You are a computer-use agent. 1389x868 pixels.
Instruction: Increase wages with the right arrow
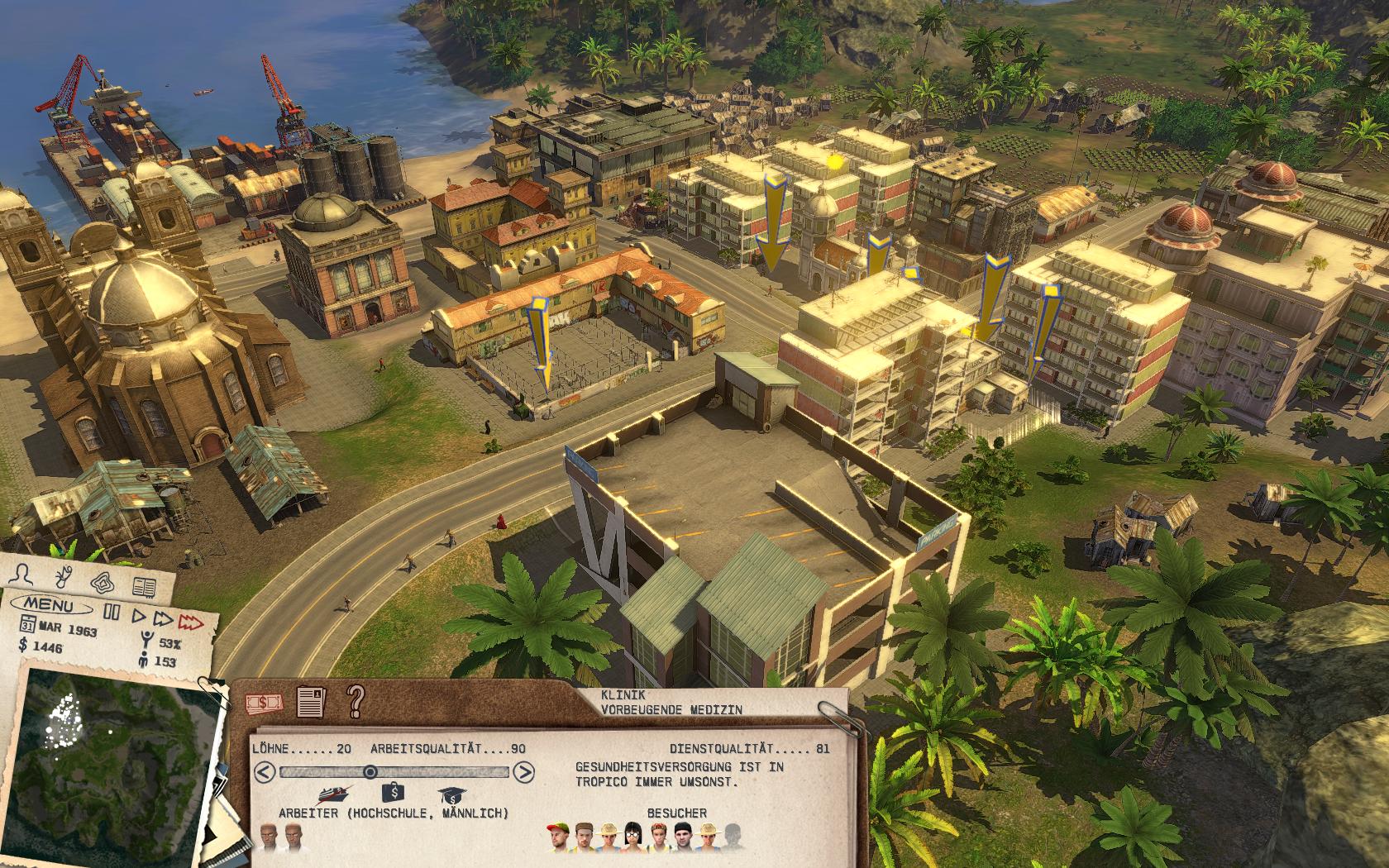523,773
